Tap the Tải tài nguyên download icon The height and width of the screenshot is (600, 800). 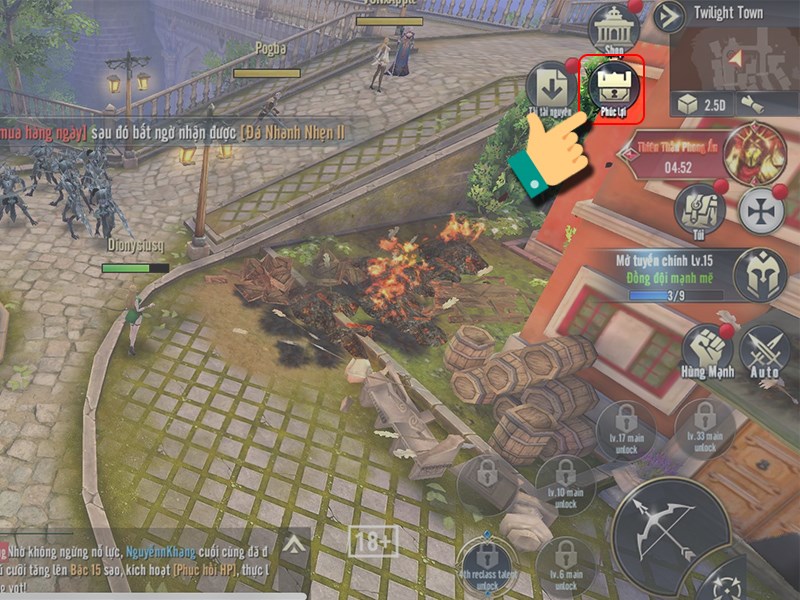551,89
